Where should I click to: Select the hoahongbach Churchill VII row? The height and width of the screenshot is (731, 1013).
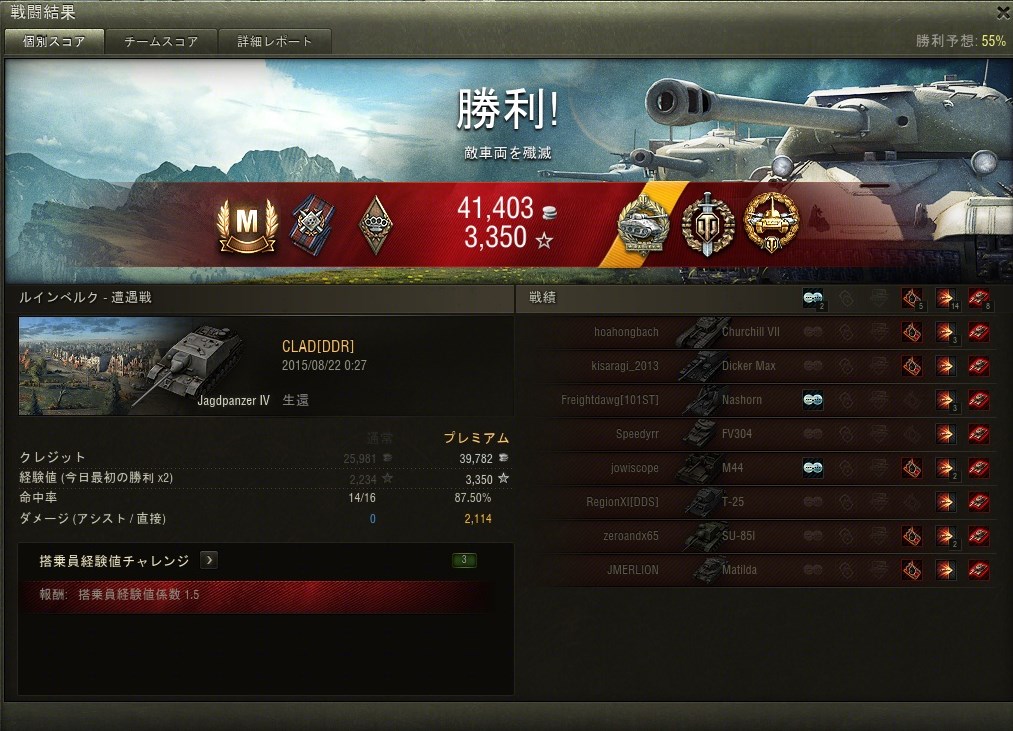coord(760,332)
